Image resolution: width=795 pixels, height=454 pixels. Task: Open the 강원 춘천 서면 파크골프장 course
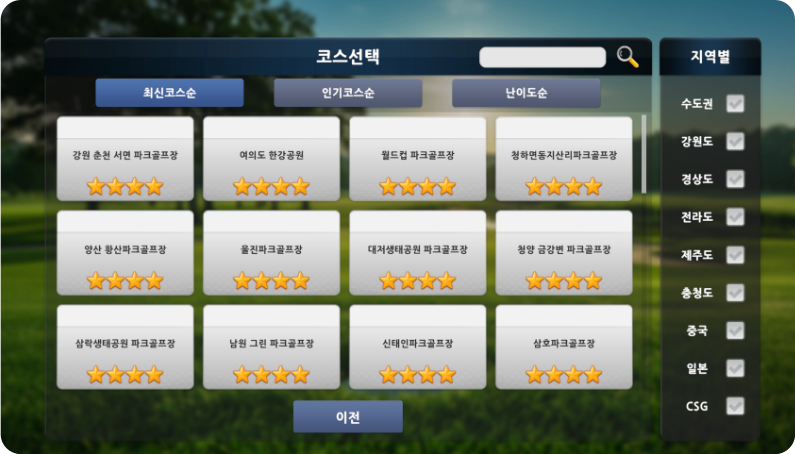125,159
